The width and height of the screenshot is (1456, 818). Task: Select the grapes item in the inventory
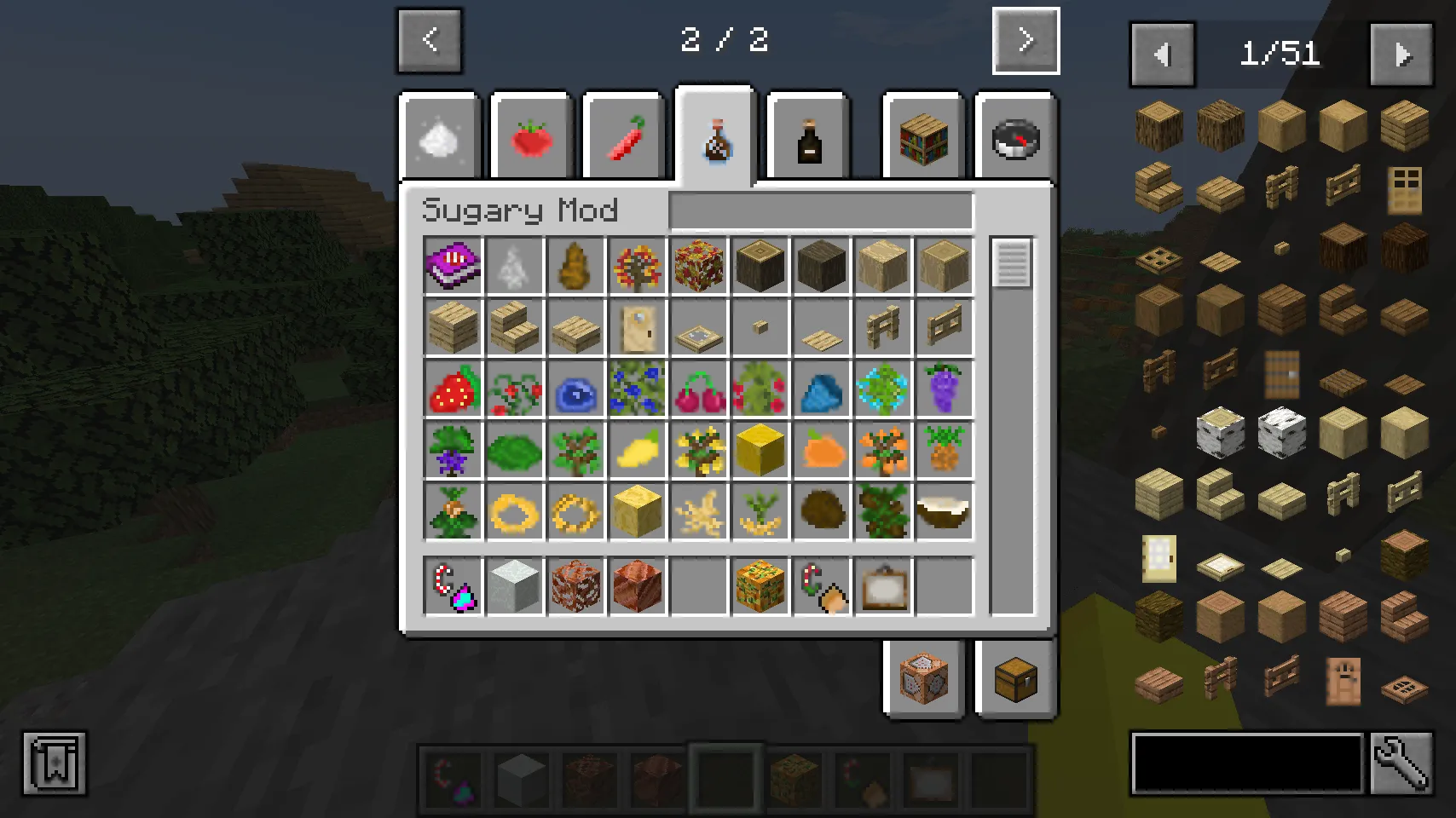pyautogui.click(x=944, y=389)
